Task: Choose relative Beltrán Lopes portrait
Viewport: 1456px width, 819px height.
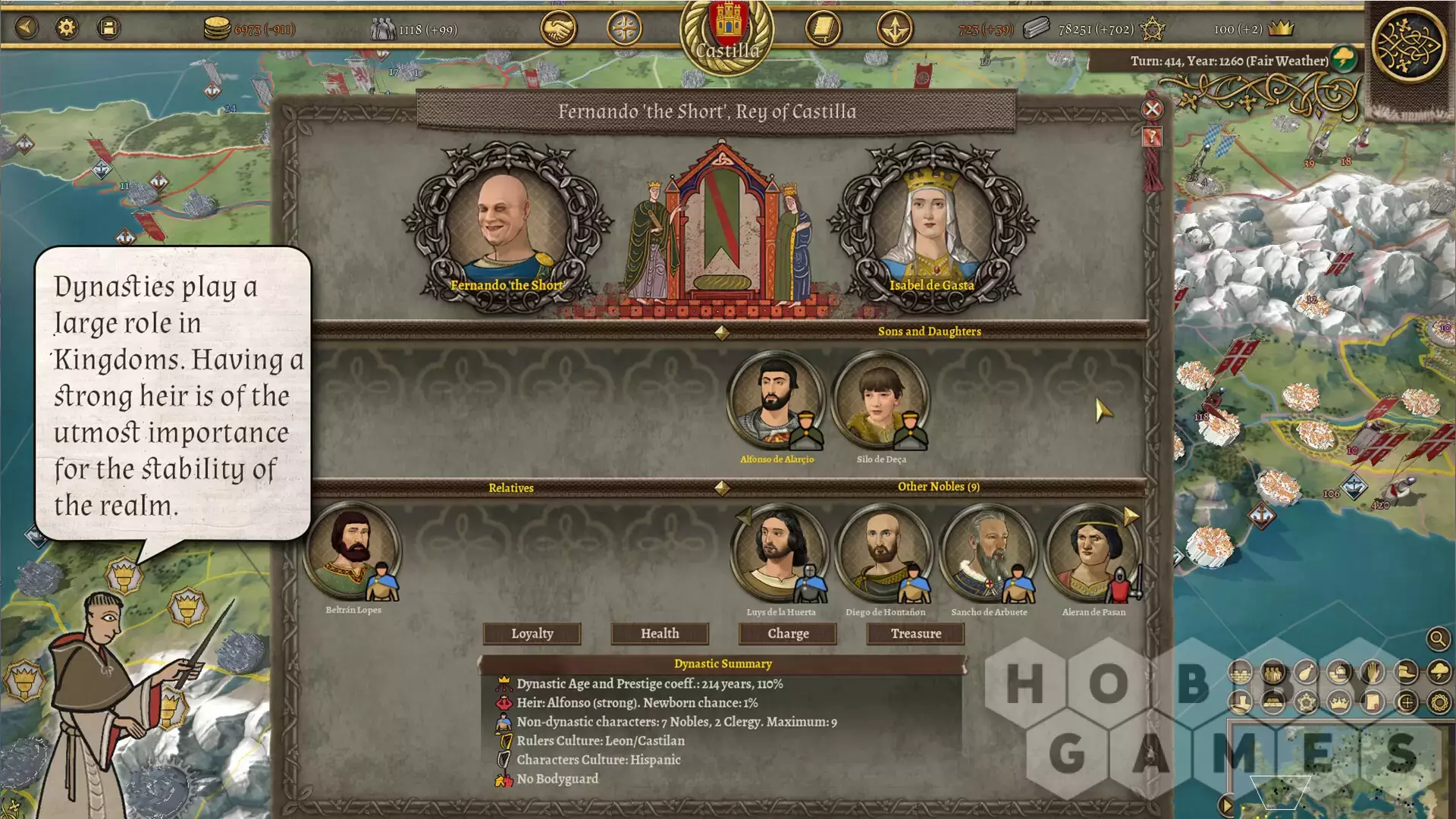Action: 352,550
